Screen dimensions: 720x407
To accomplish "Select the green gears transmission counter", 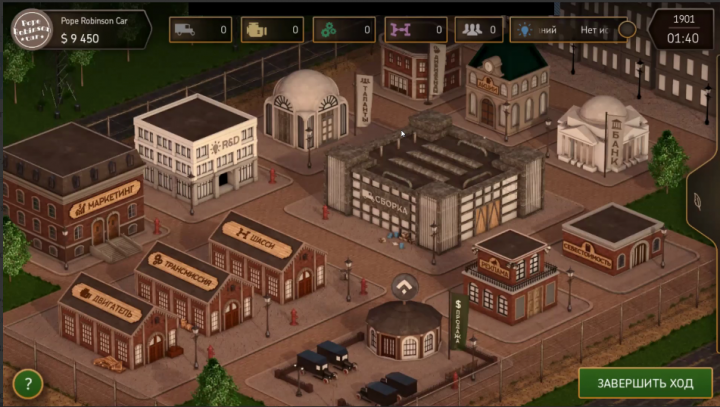I will (x=344, y=30).
